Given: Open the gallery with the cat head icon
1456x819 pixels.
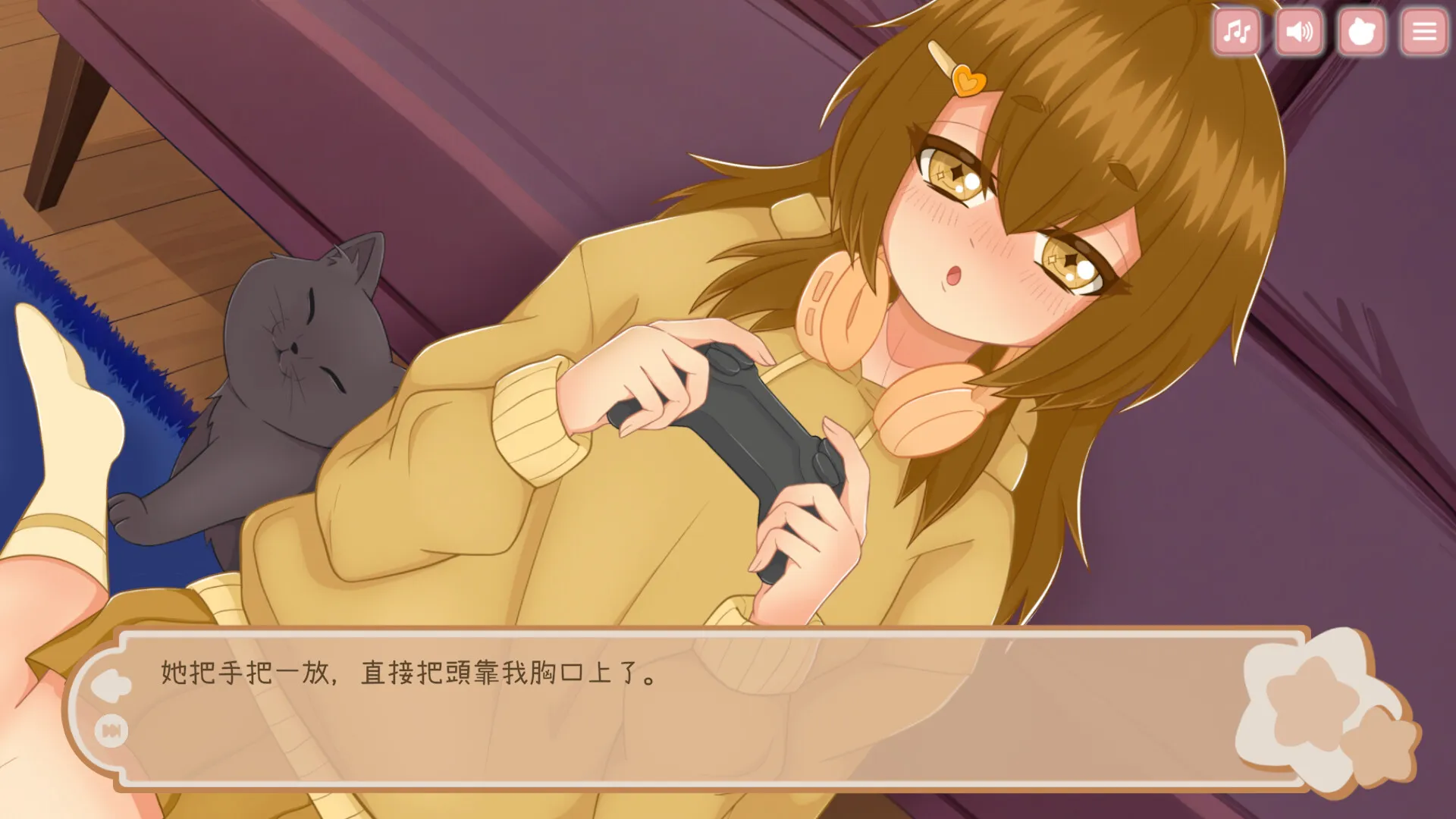Looking at the screenshot, I should 1360,32.
